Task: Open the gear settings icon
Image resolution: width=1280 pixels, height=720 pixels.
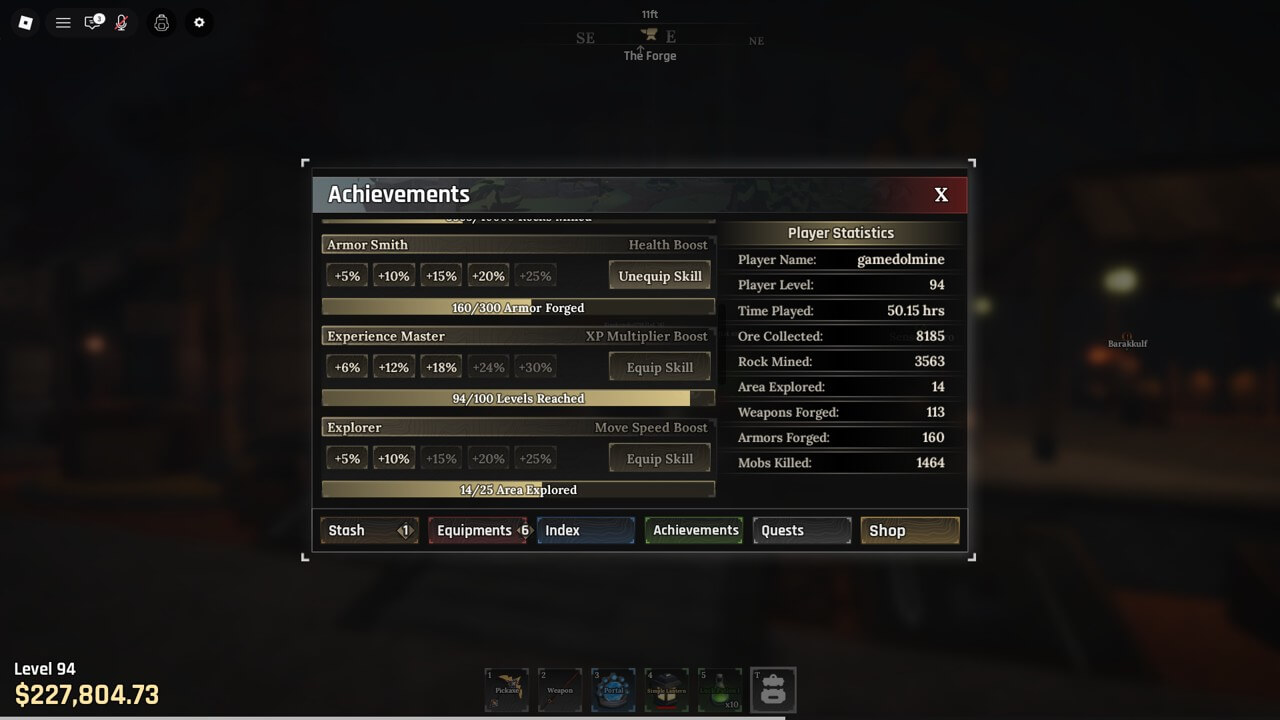Action: coord(199,22)
